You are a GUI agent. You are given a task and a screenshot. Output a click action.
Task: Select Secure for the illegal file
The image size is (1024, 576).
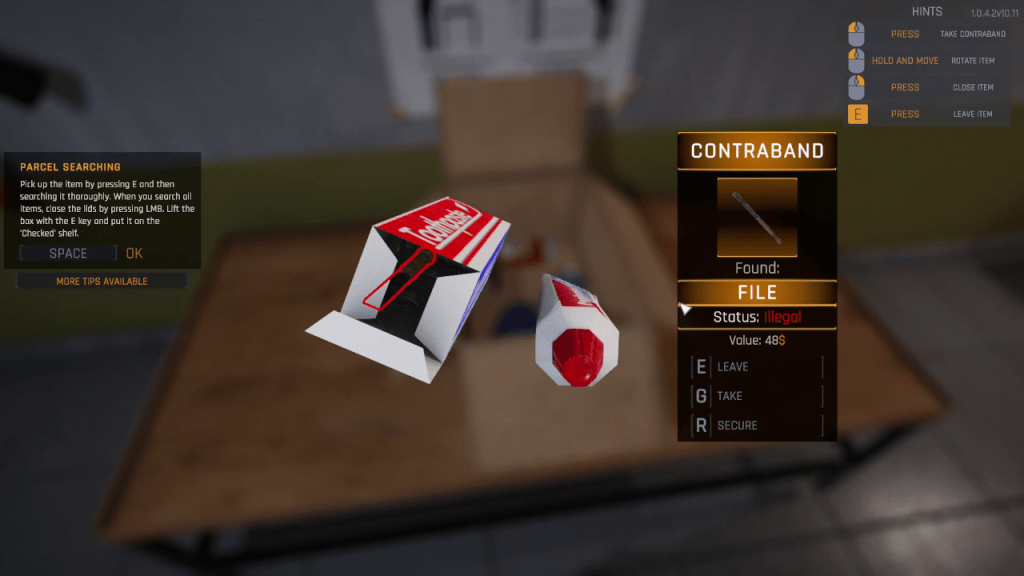click(756, 425)
